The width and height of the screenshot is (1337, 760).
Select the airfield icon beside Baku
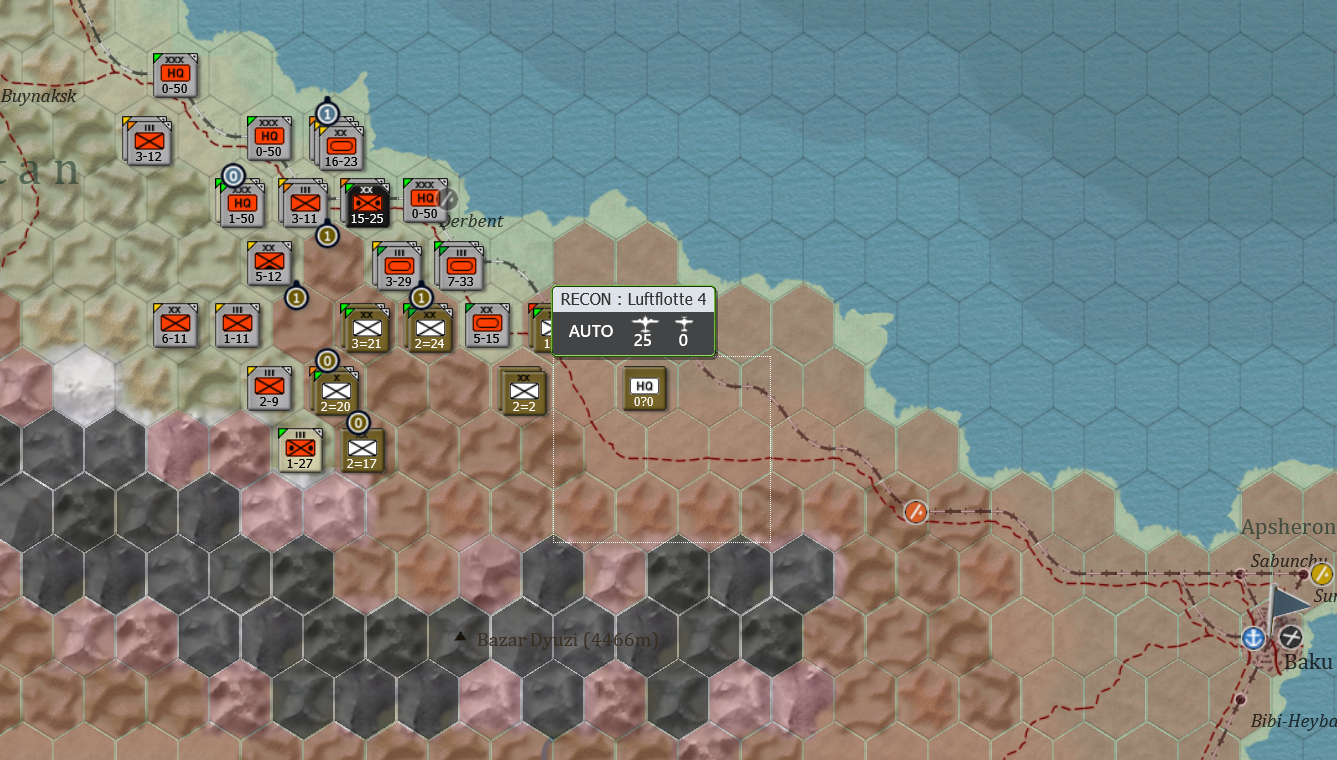[x=1290, y=638]
